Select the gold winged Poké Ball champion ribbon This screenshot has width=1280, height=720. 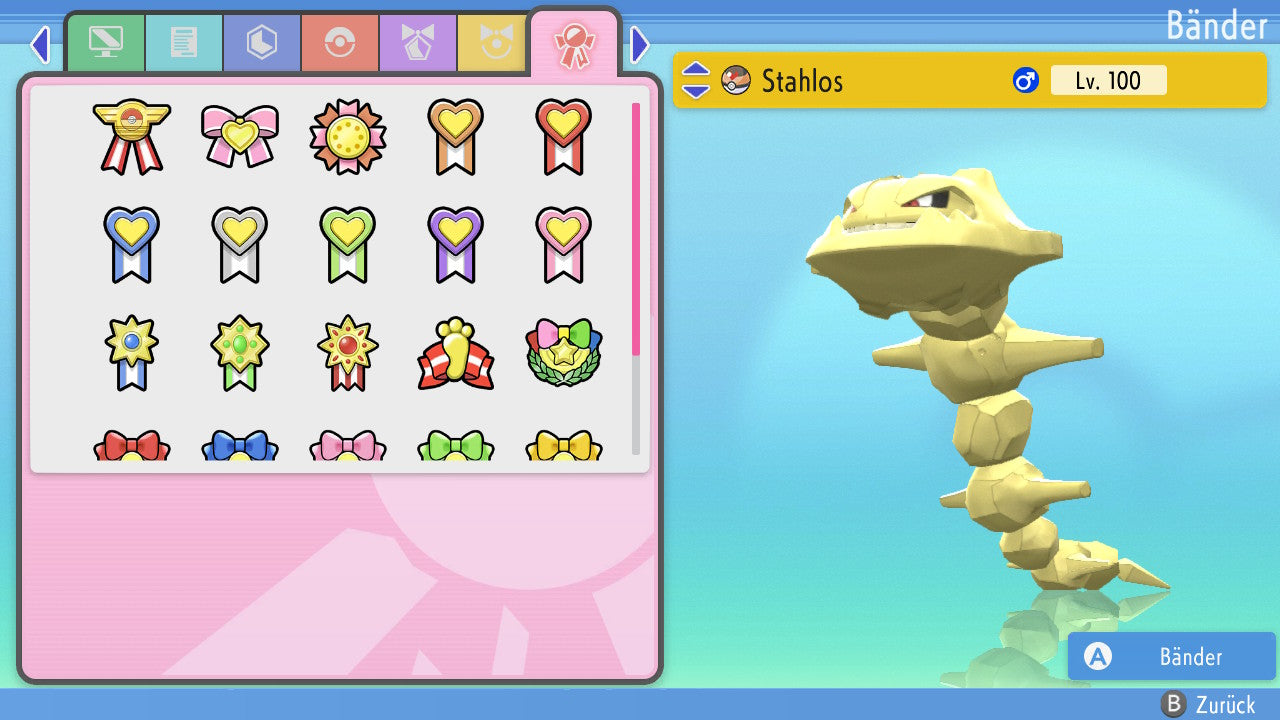point(132,135)
